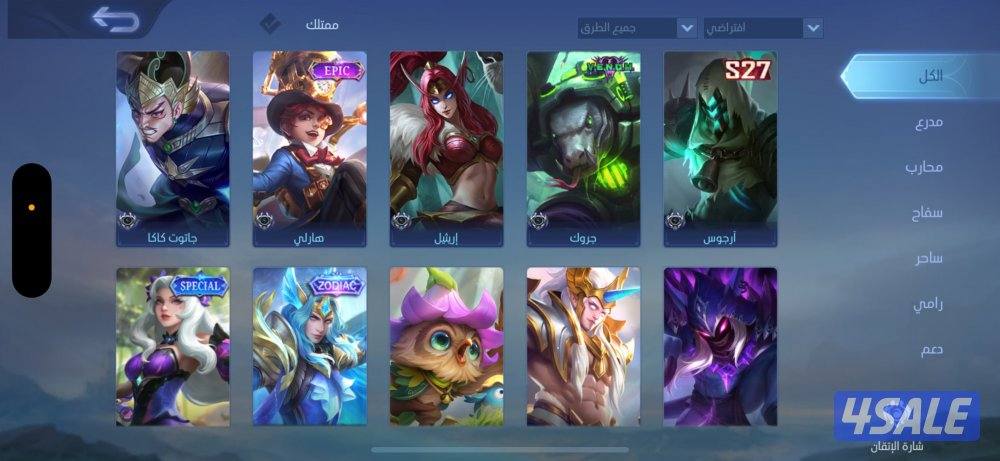Image resolution: width=1000 pixels, height=461 pixels.
Task: Choose the جروك hero card
Action: point(583,149)
